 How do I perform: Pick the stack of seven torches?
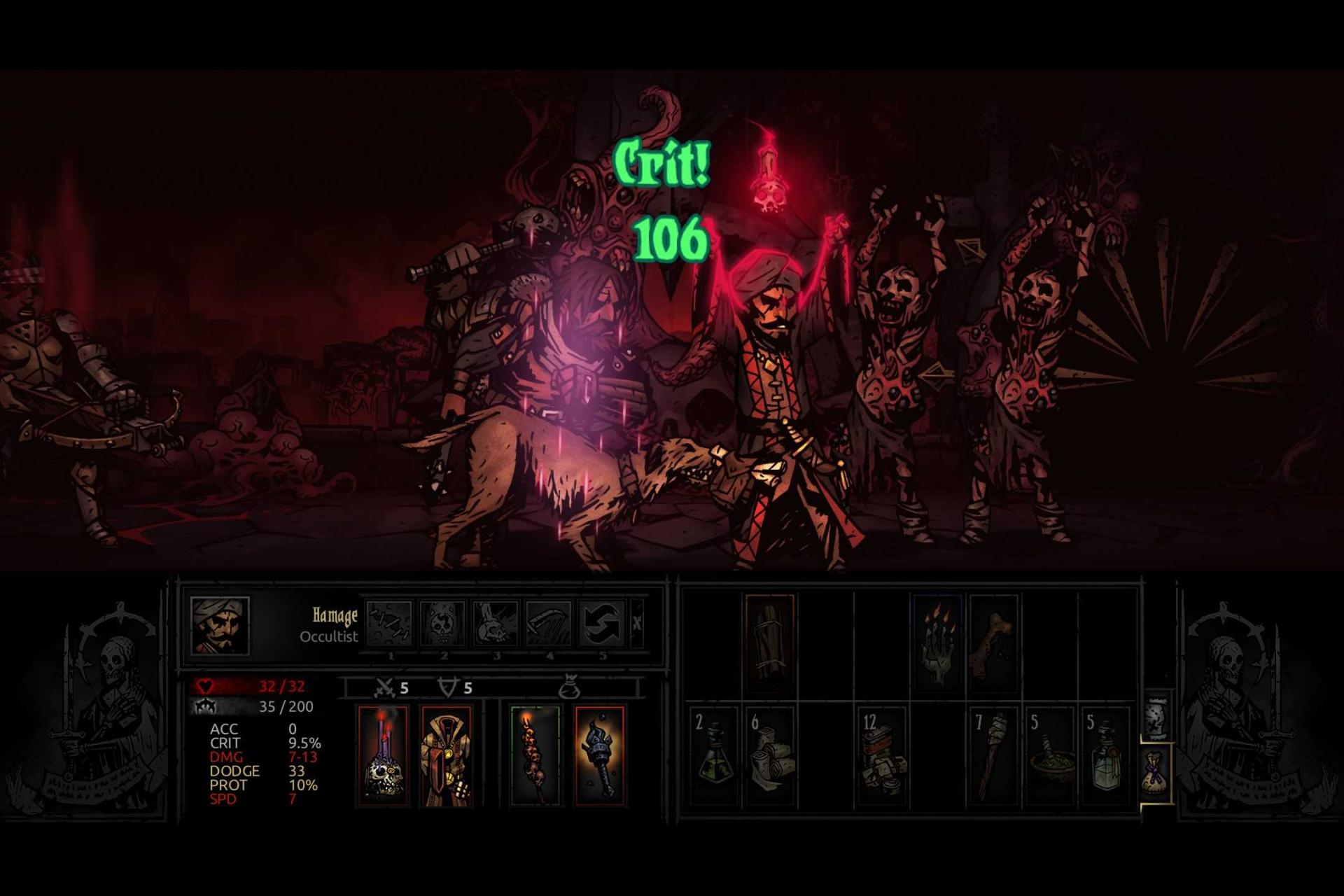pos(994,757)
